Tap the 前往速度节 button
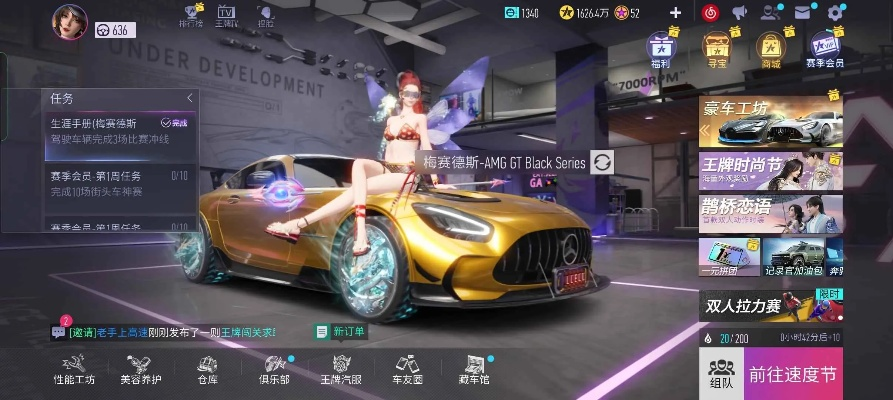 [792, 375]
